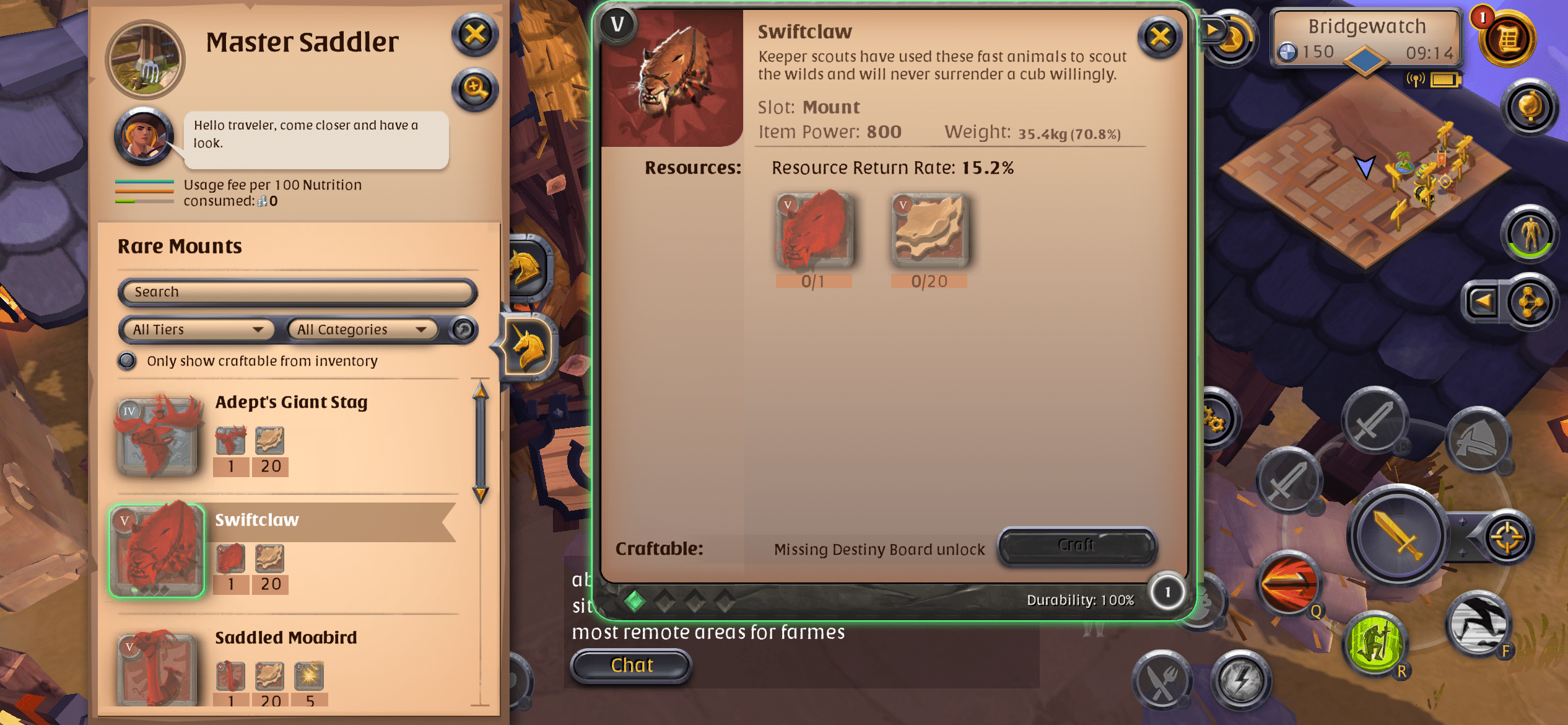Open the All Tiers dropdown
The width and height of the screenshot is (1568, 725).
196,330
